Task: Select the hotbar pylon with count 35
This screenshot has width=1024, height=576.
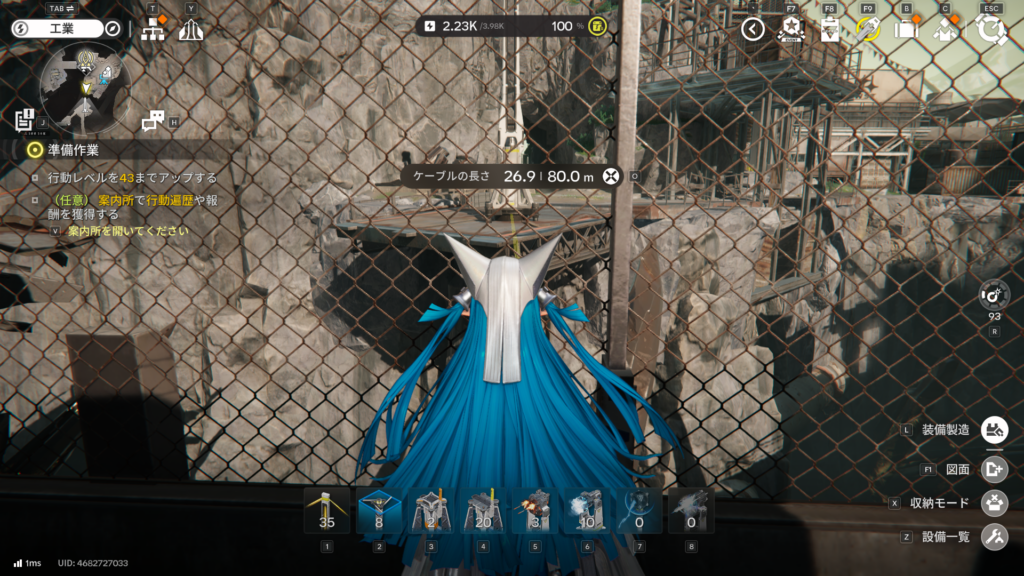Action: coord(326,511)
